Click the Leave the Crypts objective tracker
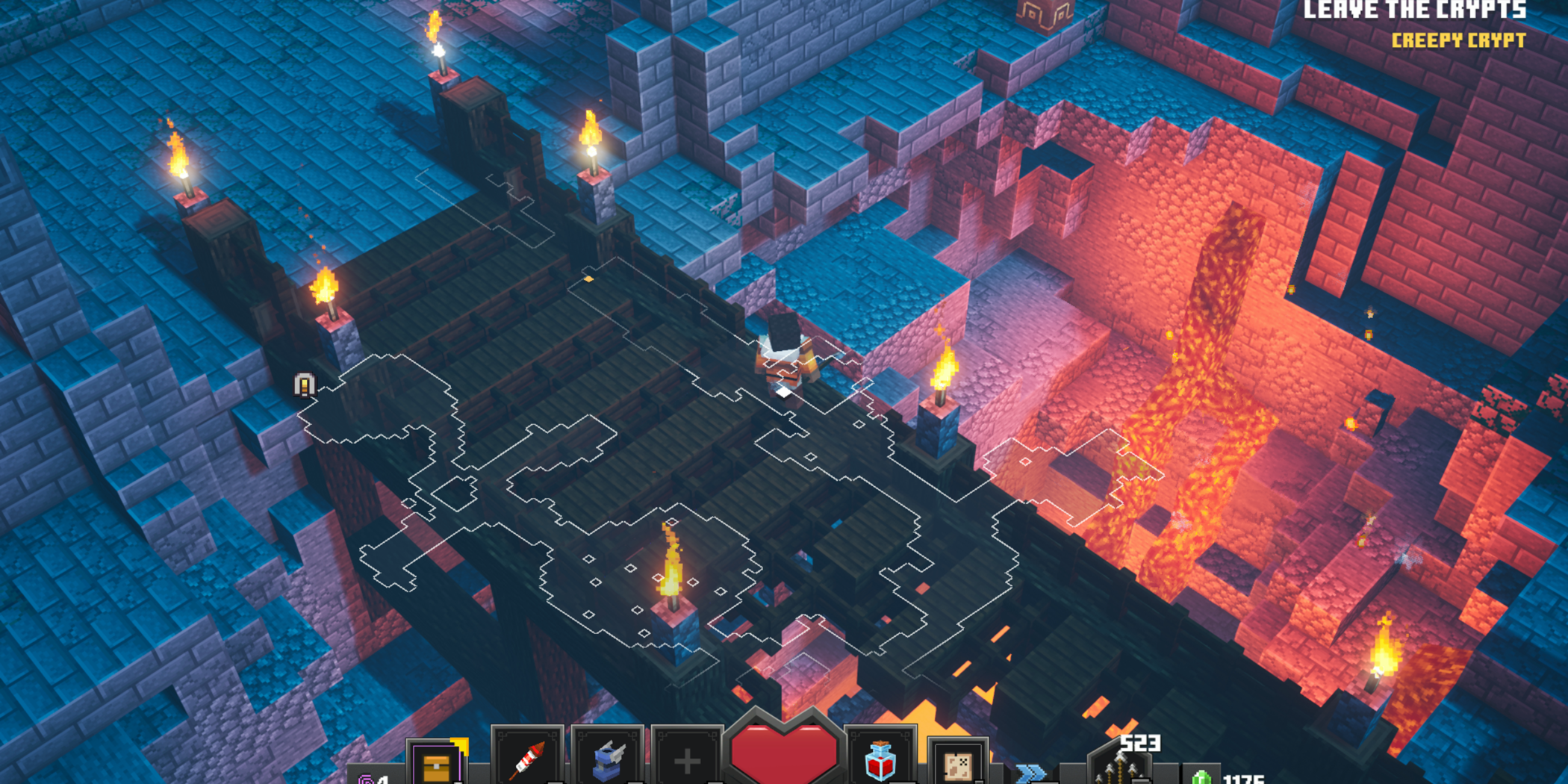1568x784 pixels. [x=1414, y=10]
